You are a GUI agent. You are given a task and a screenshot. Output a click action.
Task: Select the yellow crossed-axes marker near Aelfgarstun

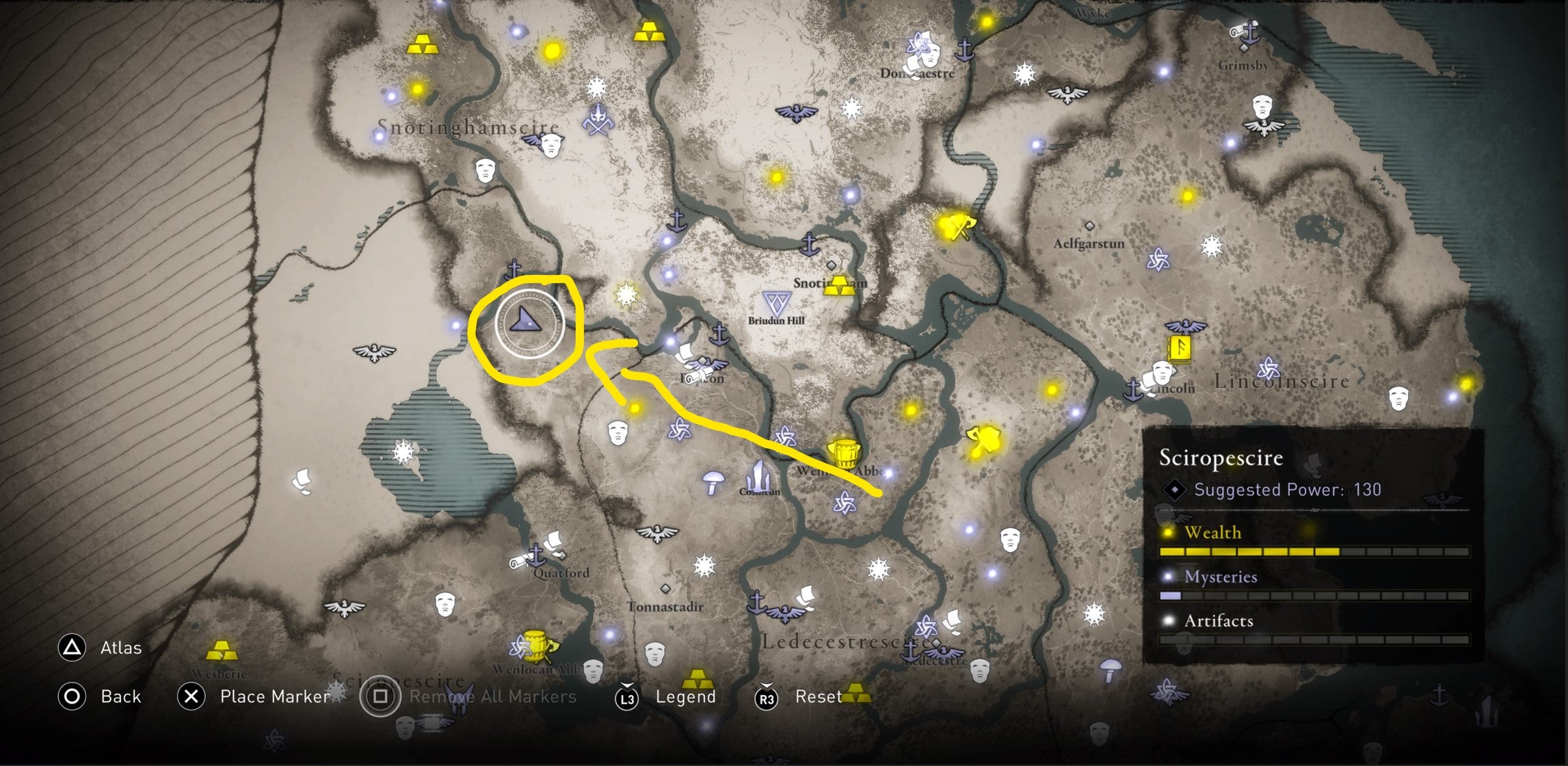click(x=955, y=225)
